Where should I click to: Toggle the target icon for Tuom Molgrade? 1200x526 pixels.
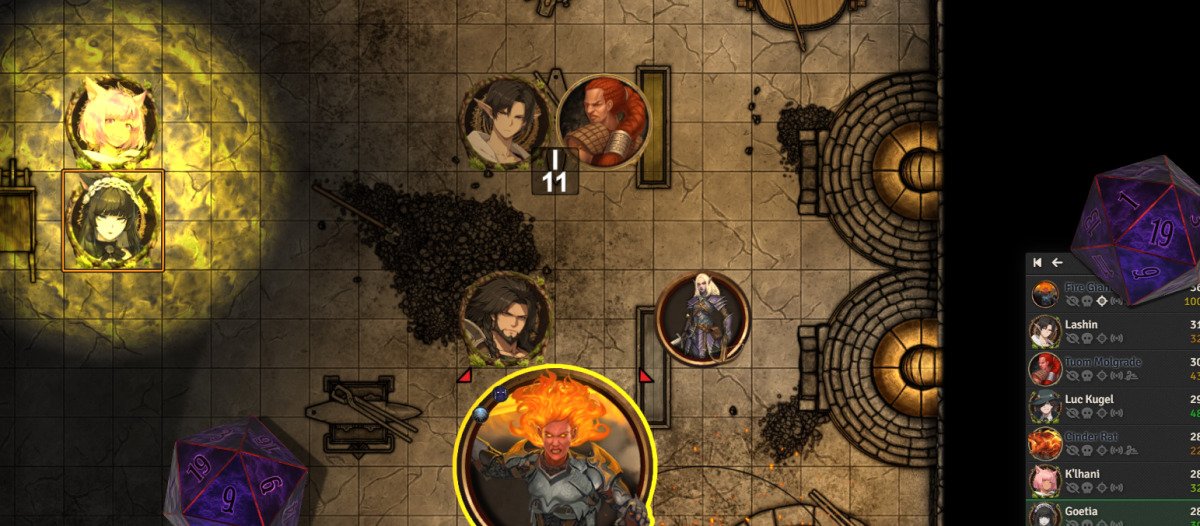click(1101, 376)
